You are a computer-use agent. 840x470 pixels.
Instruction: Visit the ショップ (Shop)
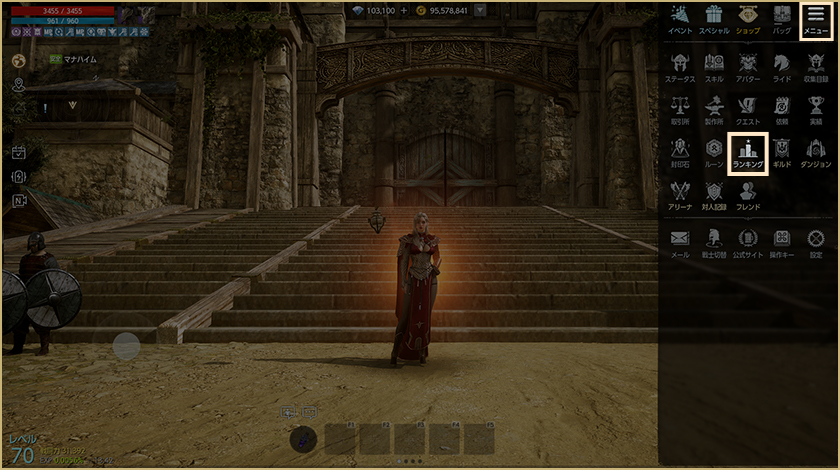coord(748,19)
